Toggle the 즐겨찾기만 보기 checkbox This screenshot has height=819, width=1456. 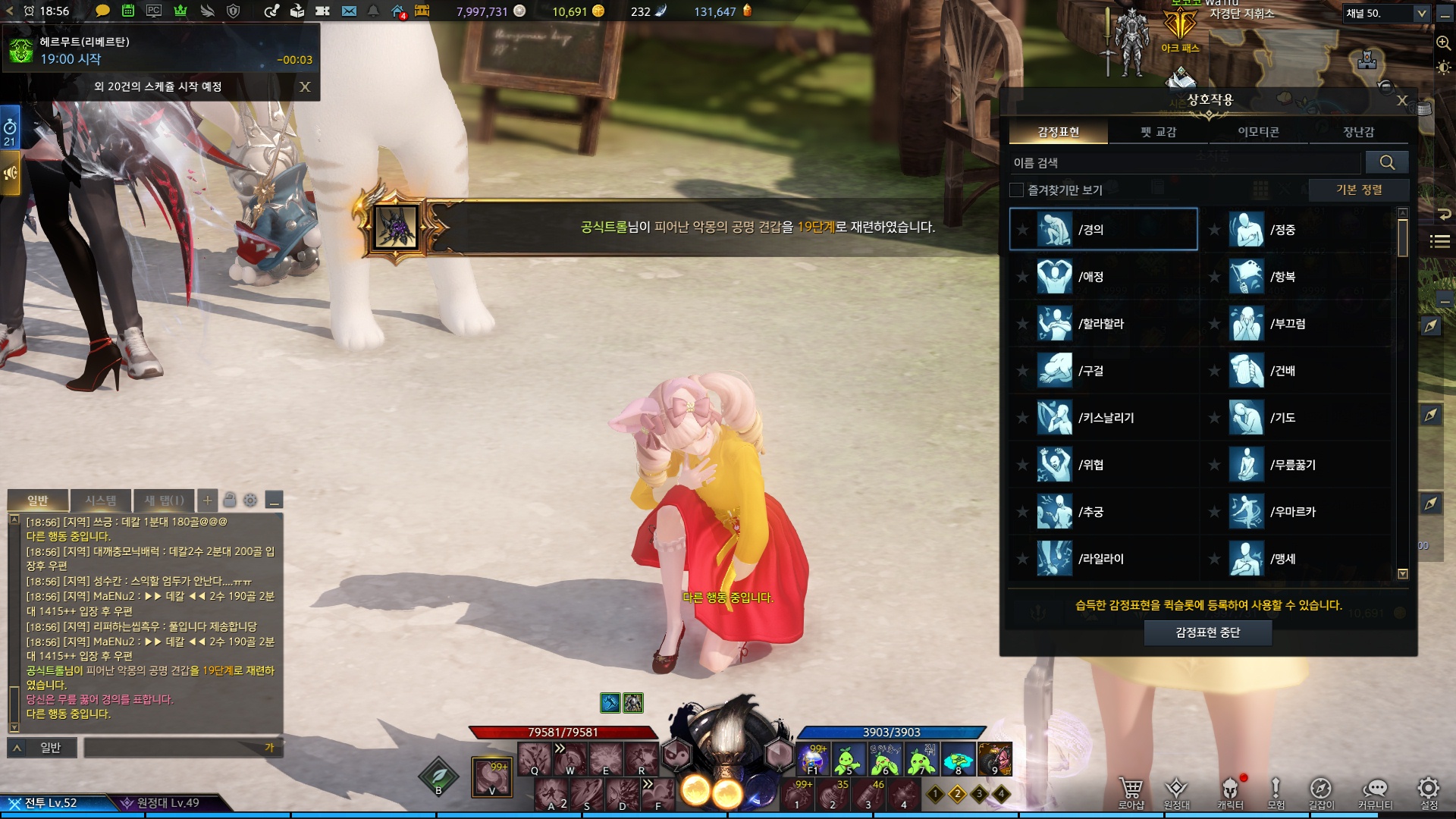pos(1017,190)
